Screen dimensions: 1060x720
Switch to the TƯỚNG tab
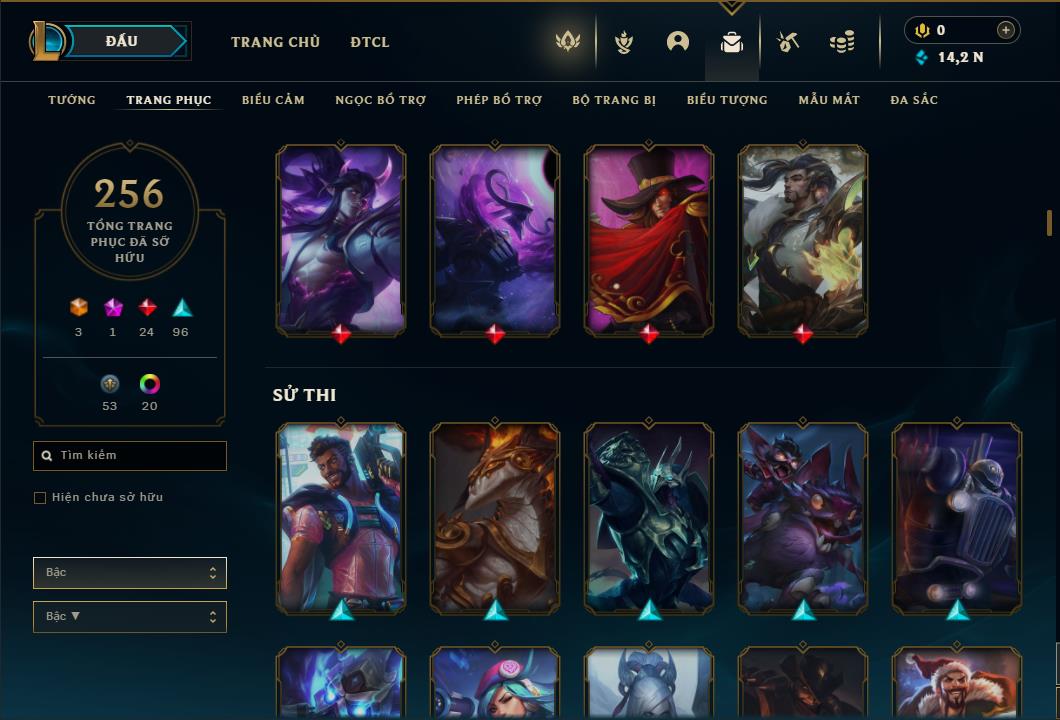tap(72, 100)
